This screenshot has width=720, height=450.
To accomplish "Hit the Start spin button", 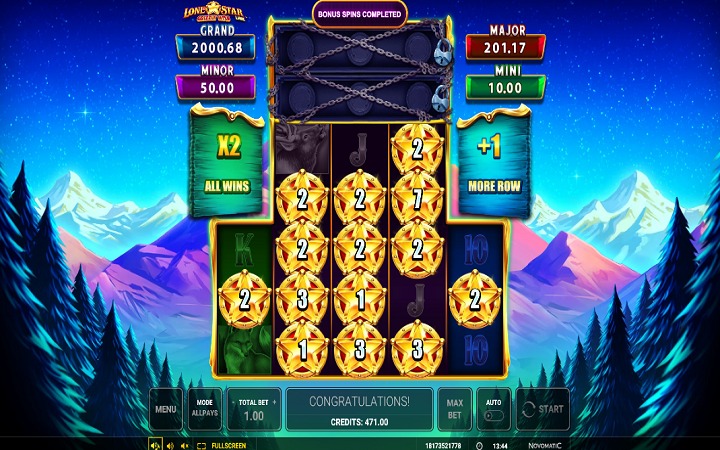I will coord(542,409).
